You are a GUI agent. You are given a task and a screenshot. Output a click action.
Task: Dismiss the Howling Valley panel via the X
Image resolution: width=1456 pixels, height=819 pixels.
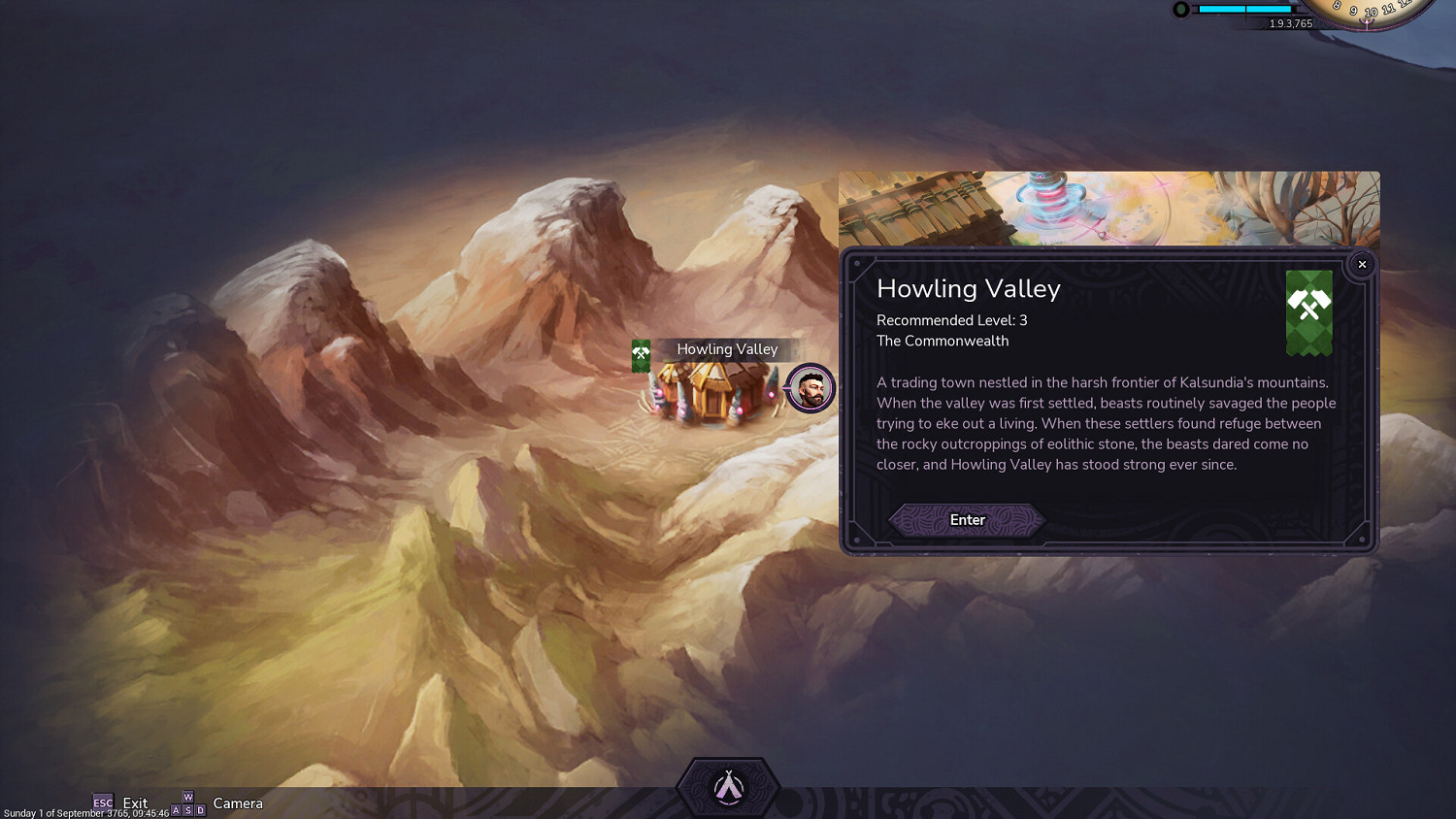(x=1362, y=264)
